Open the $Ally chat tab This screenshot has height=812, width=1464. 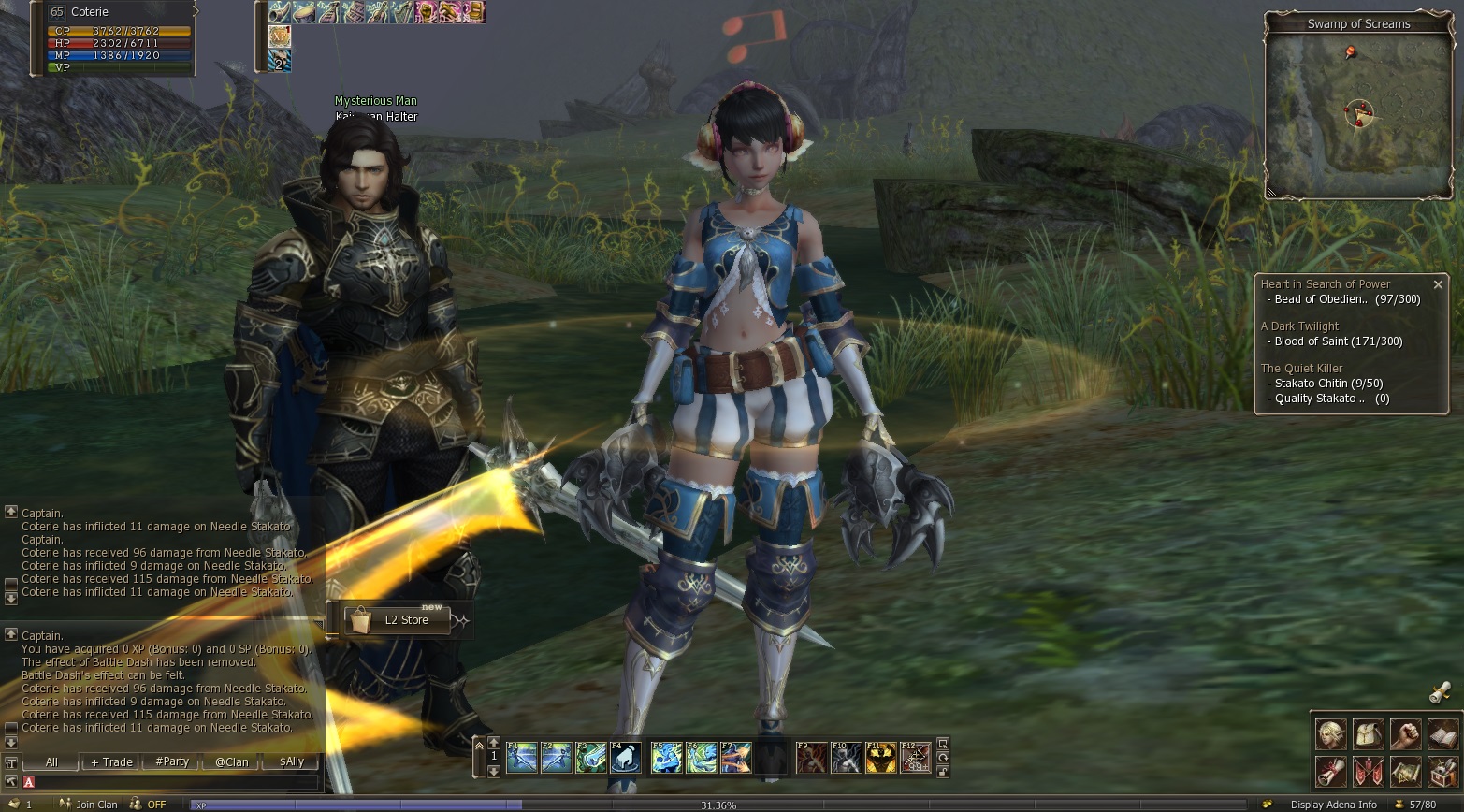click(291, 762)
